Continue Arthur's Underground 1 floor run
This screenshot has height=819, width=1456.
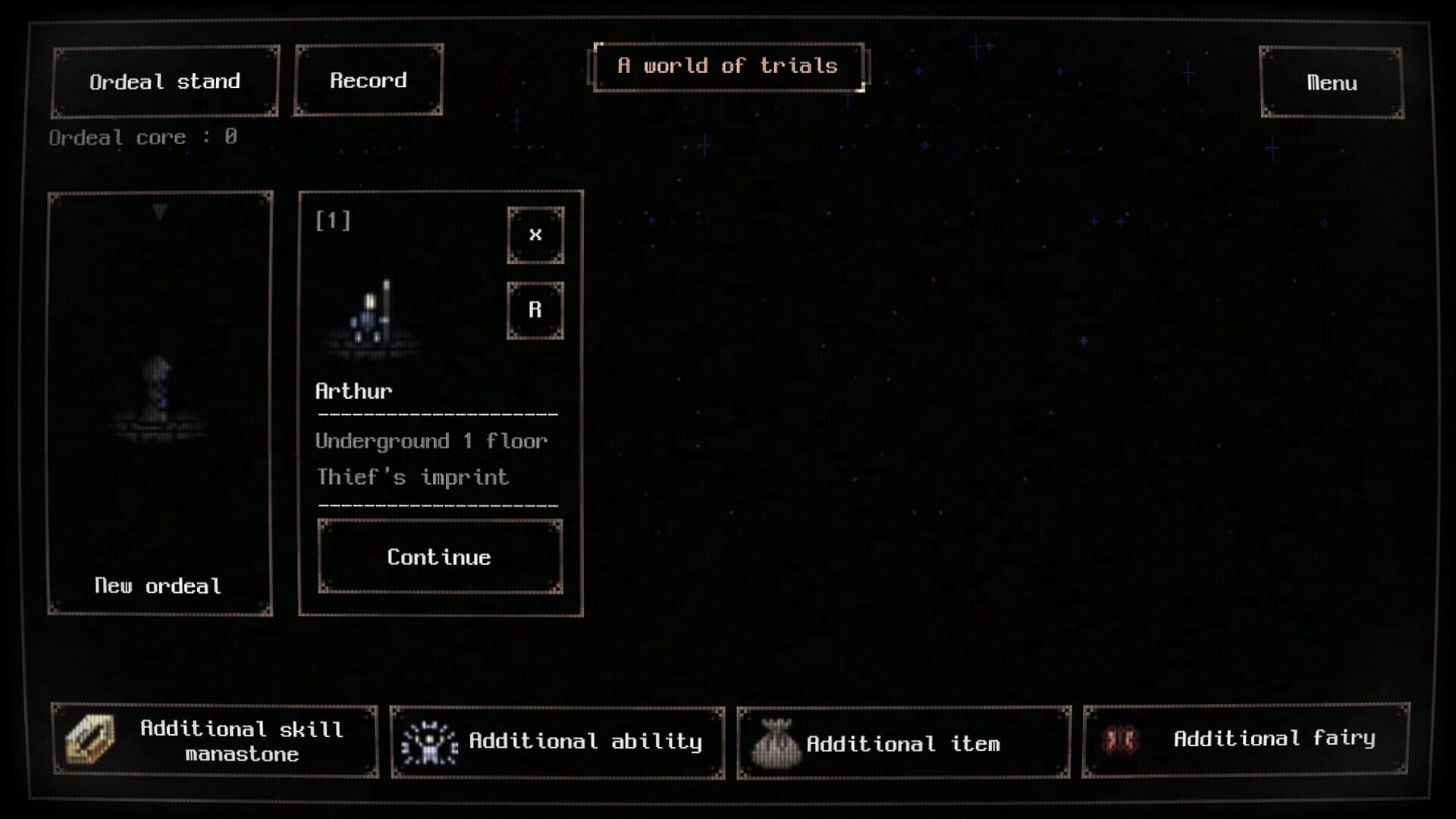439,557
